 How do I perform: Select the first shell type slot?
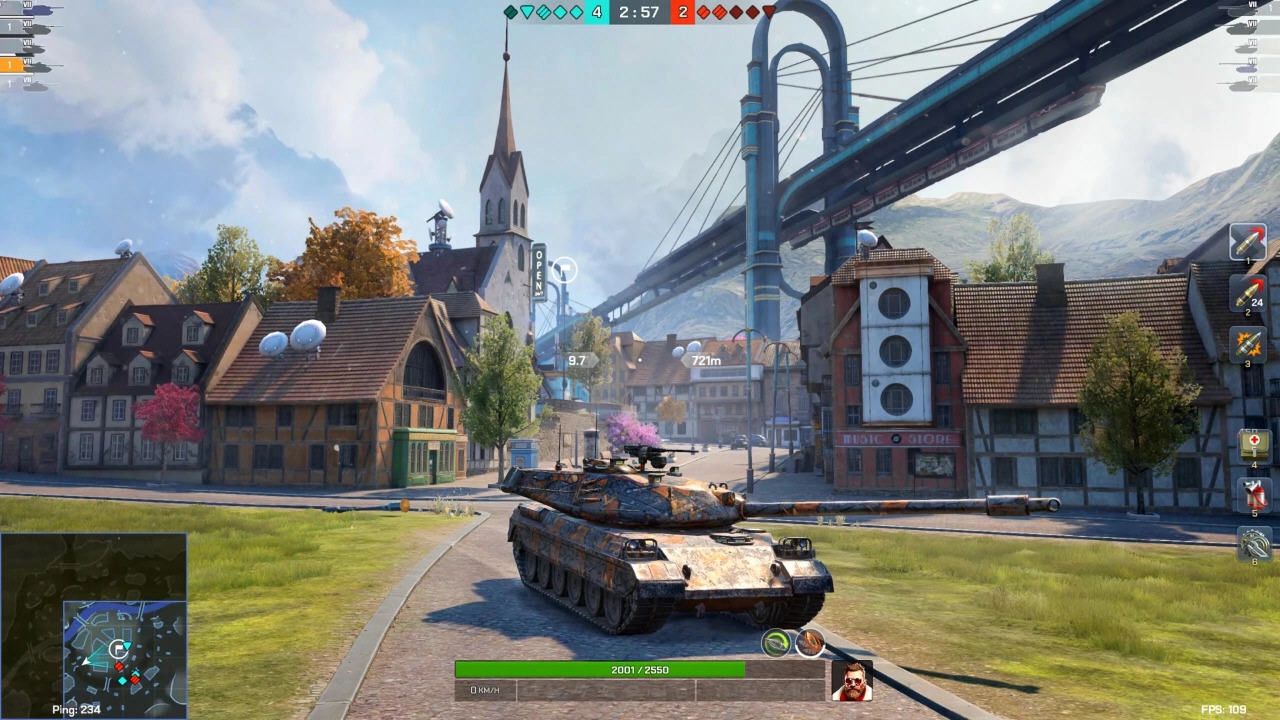[x=1248, y=241]
